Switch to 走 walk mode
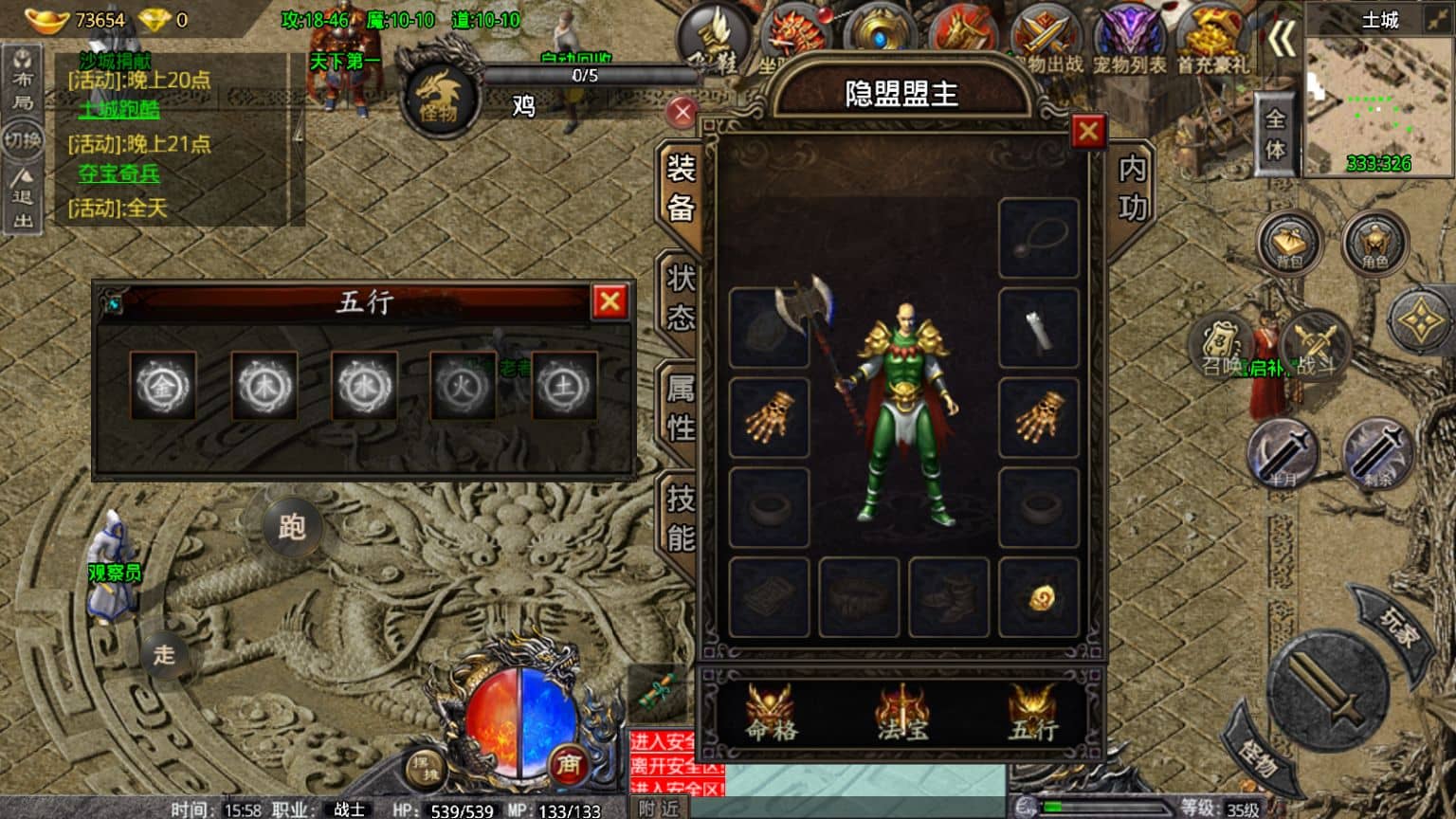 point(163,654)
